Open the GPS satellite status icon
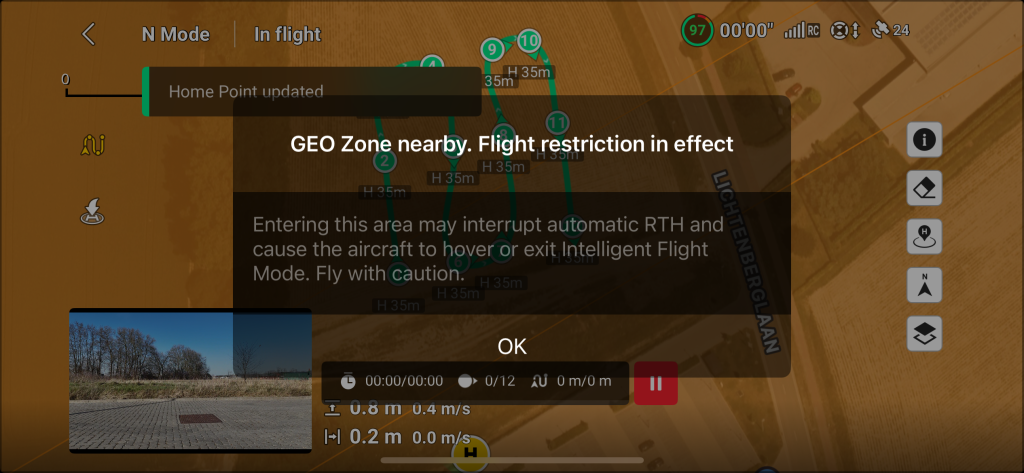Screen dimensions: 1024x473 [890, 30]
